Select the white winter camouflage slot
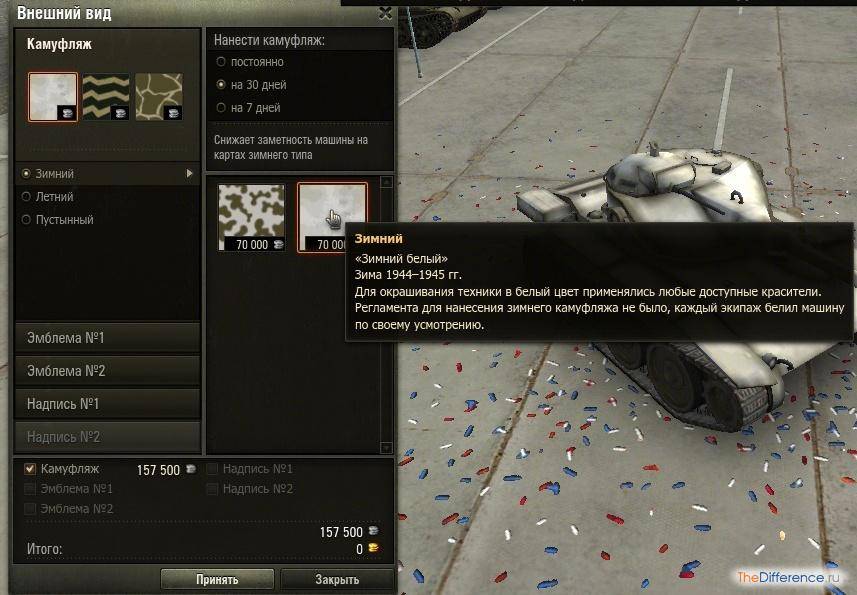Image resolution: width=857 pixels, height=595 pixels. [x=53, y=96]
